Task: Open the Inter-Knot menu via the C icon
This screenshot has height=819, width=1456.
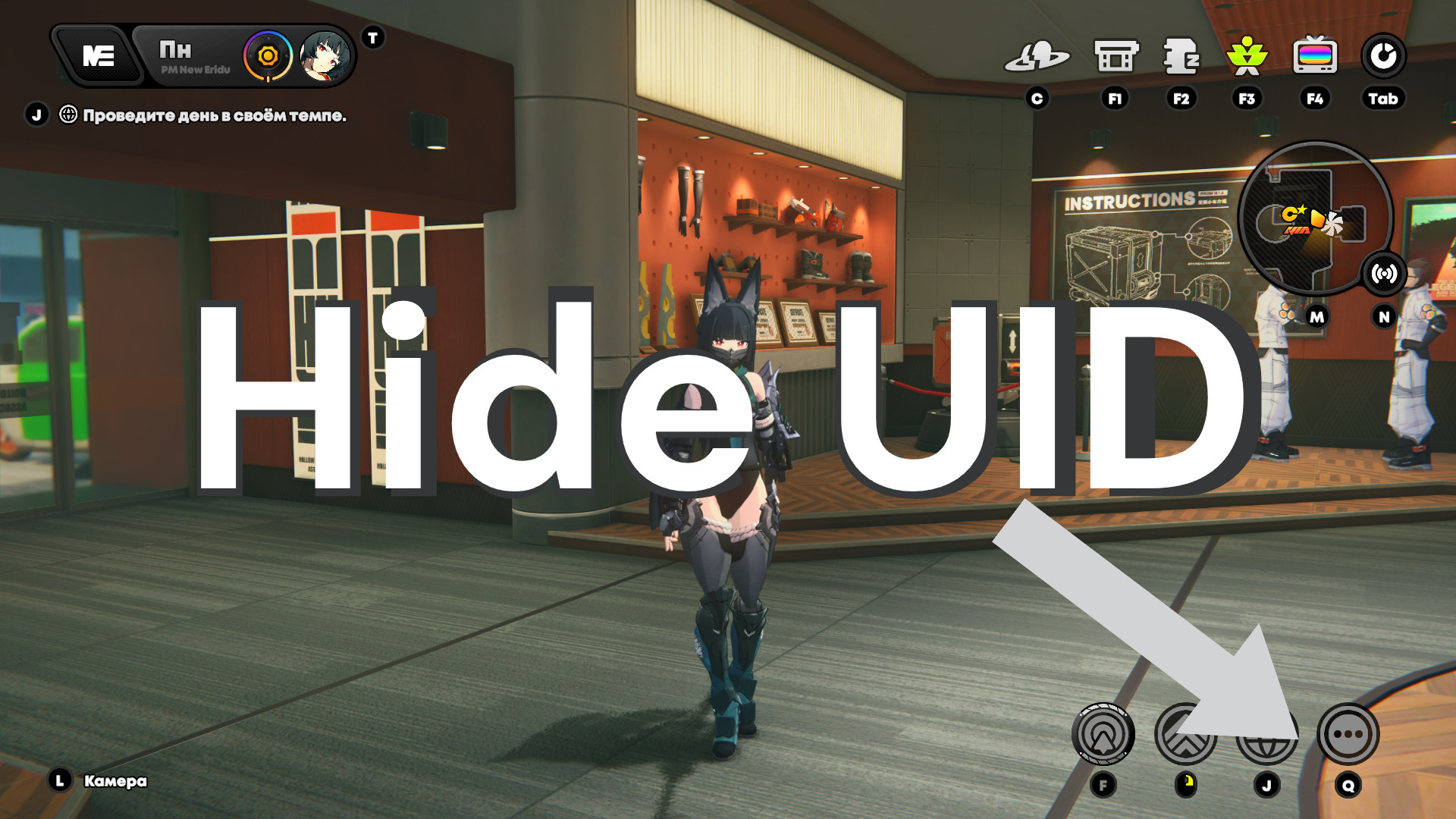Action: click(x=1040, y=55)
